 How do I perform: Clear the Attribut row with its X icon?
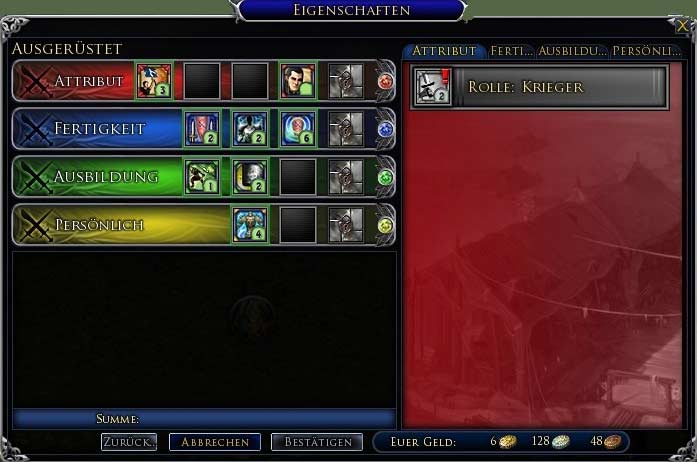click(36, 82)
